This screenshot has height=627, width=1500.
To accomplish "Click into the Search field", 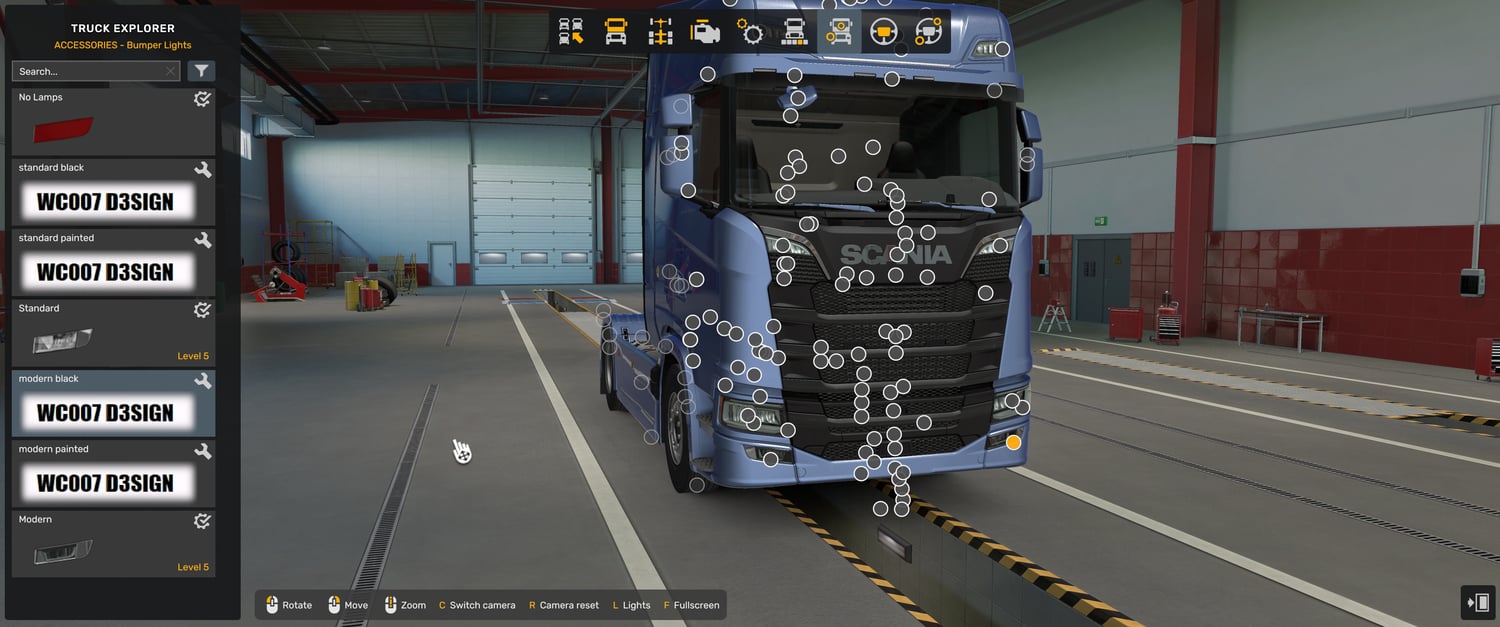I will [x=88, y=71].
